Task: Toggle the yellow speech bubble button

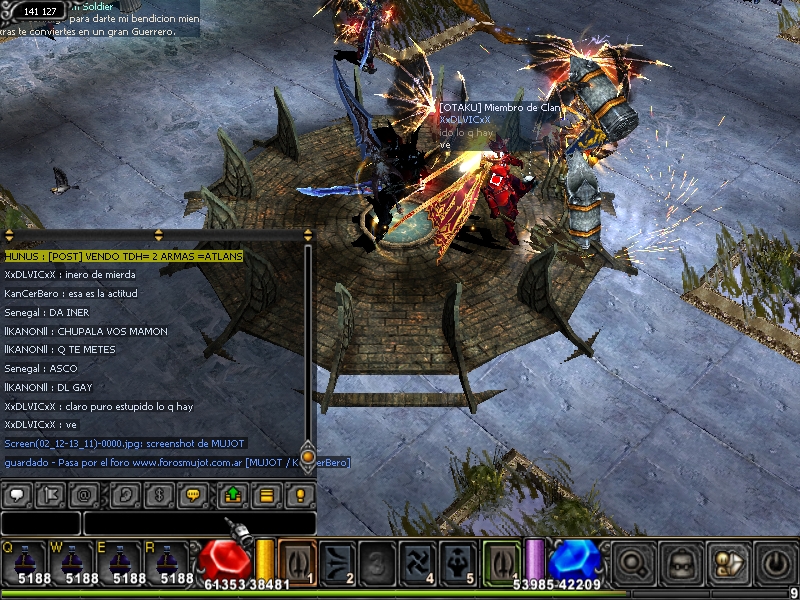Action: [194, 494]
